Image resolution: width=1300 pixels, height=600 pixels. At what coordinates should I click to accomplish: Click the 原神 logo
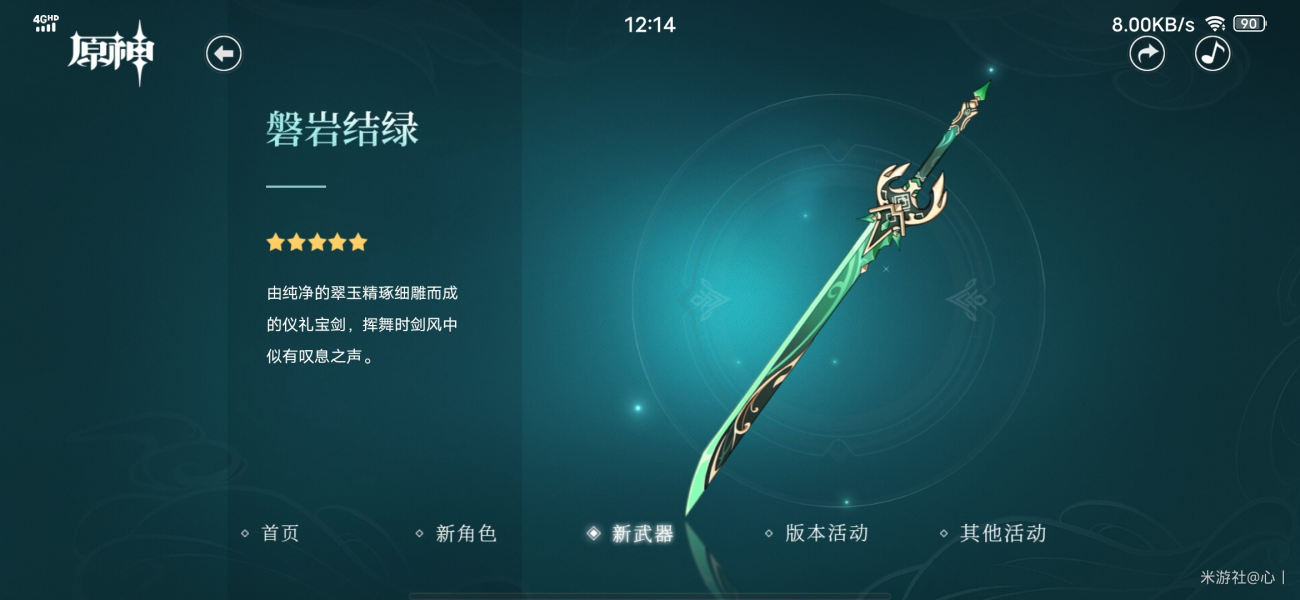pyautogui.click(x=111, y=52)
